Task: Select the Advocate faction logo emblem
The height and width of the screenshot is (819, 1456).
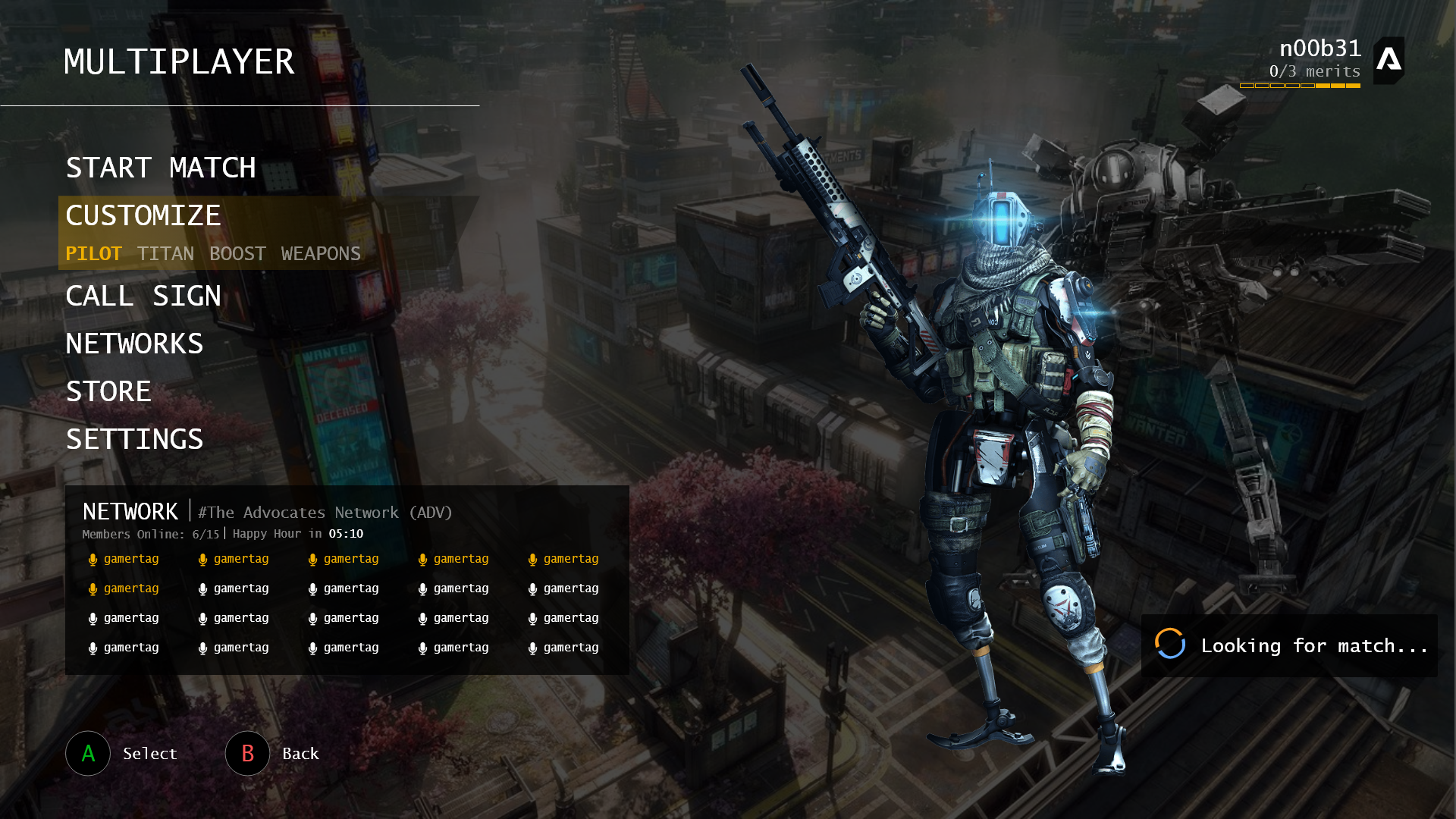Action: click(1389, 60)
